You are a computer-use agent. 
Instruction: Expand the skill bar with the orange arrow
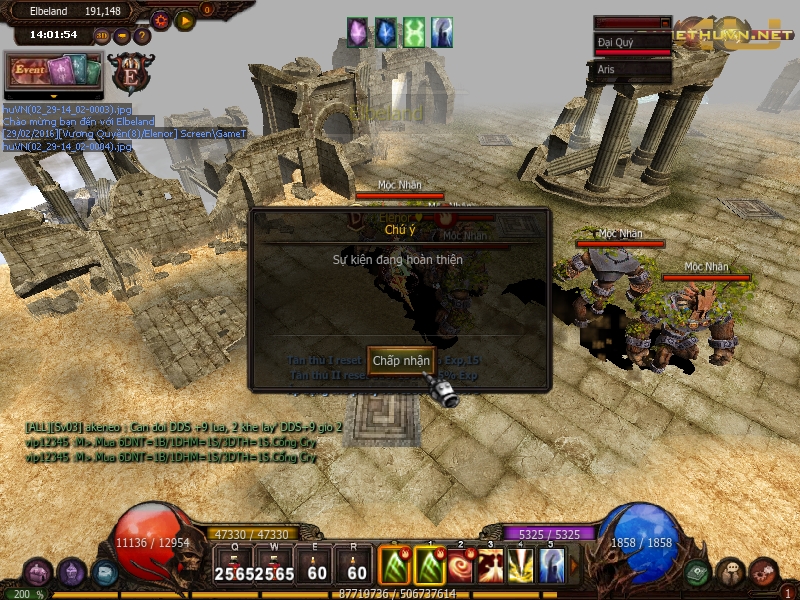point(573,566)
